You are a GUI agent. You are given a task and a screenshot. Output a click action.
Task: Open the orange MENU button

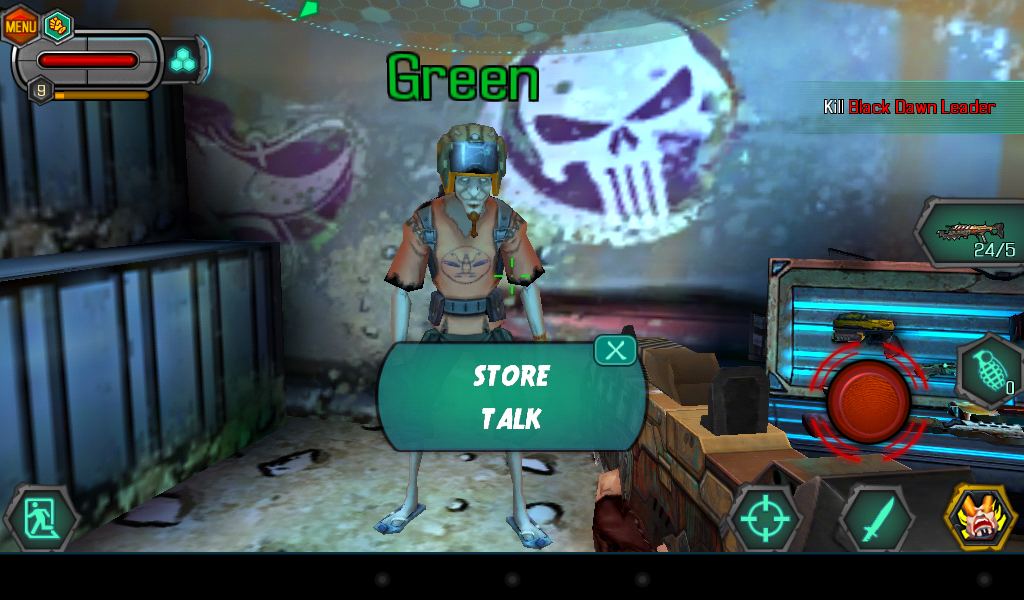click(21, 25)
